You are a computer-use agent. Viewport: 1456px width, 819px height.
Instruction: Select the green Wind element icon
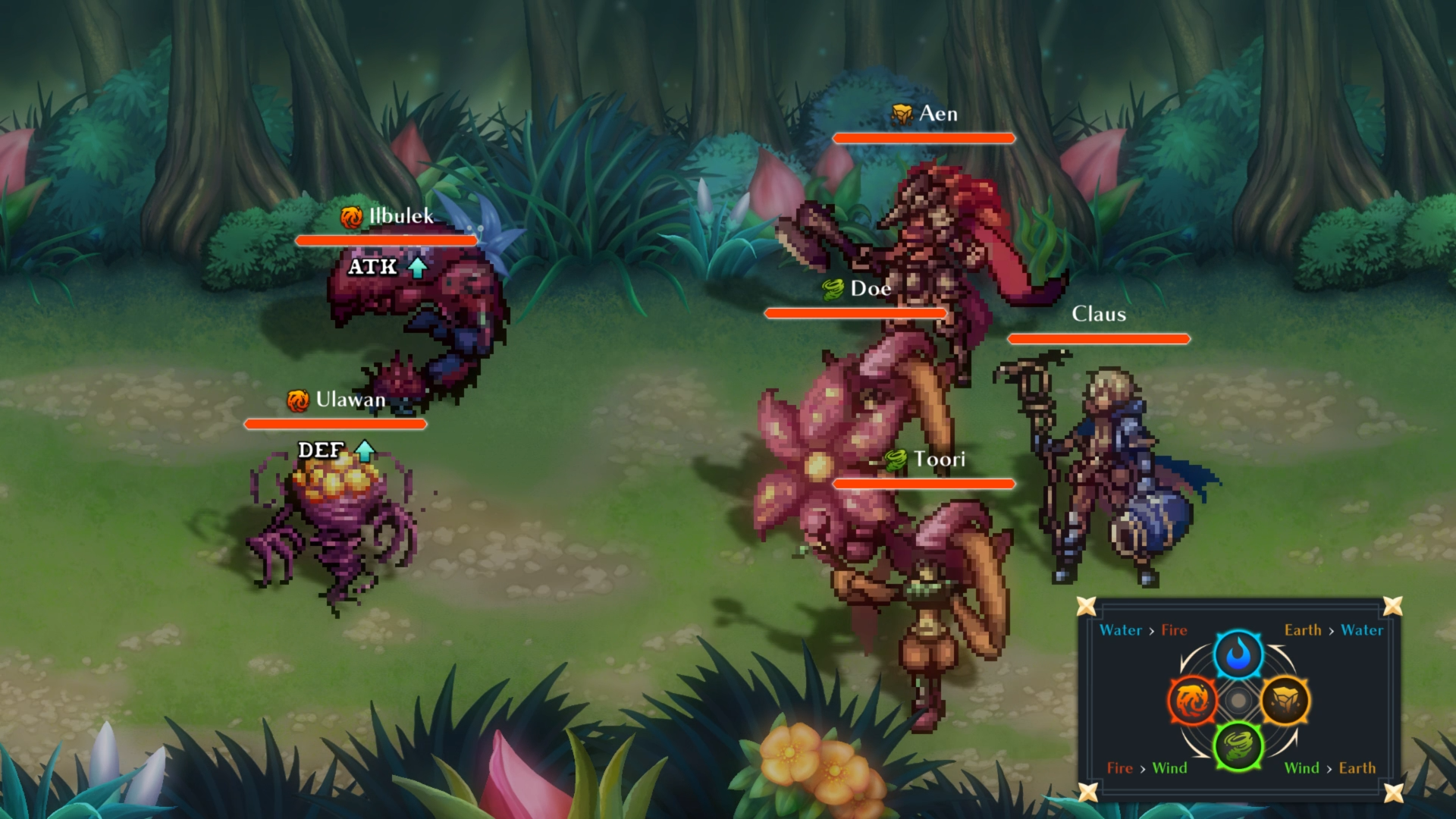1238,746
